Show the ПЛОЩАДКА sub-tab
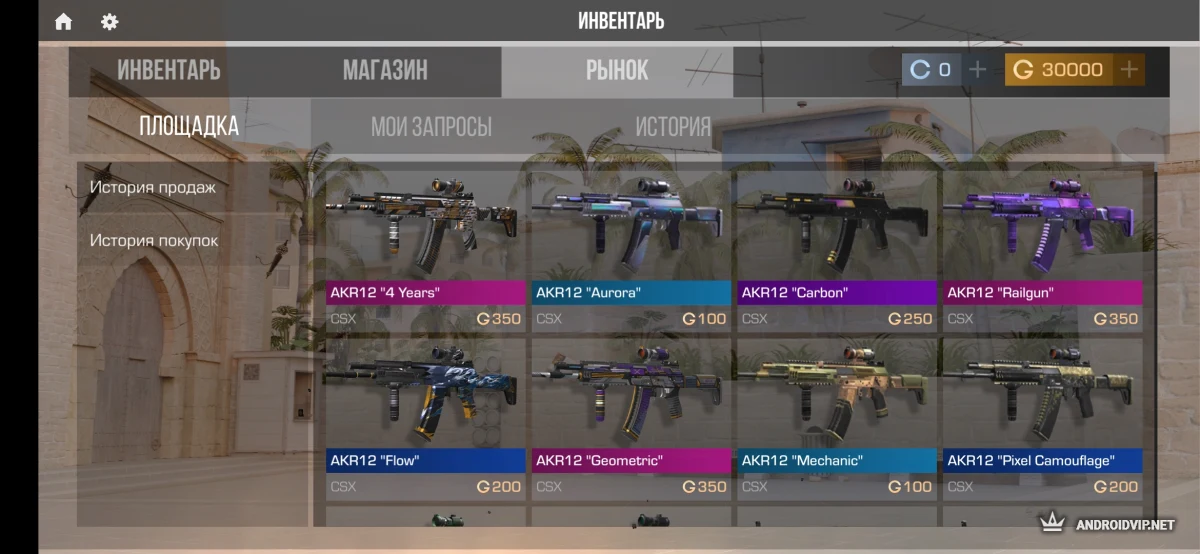This screenshot has width=1200, height=554. pos(189,126)
